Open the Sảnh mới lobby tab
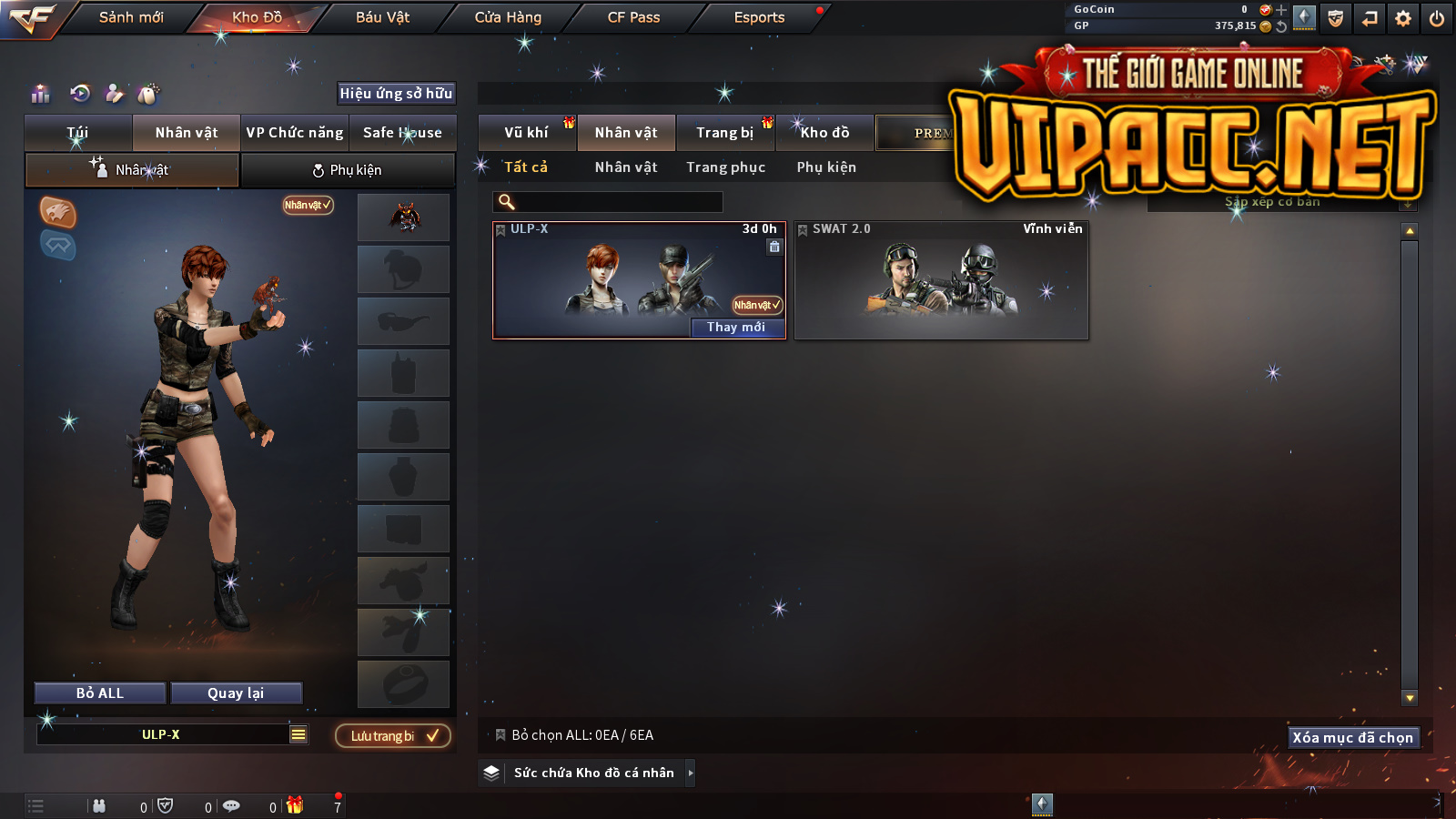Image resolution: width=1456 pixels, height=819 pixels. (x=131, y=17)
